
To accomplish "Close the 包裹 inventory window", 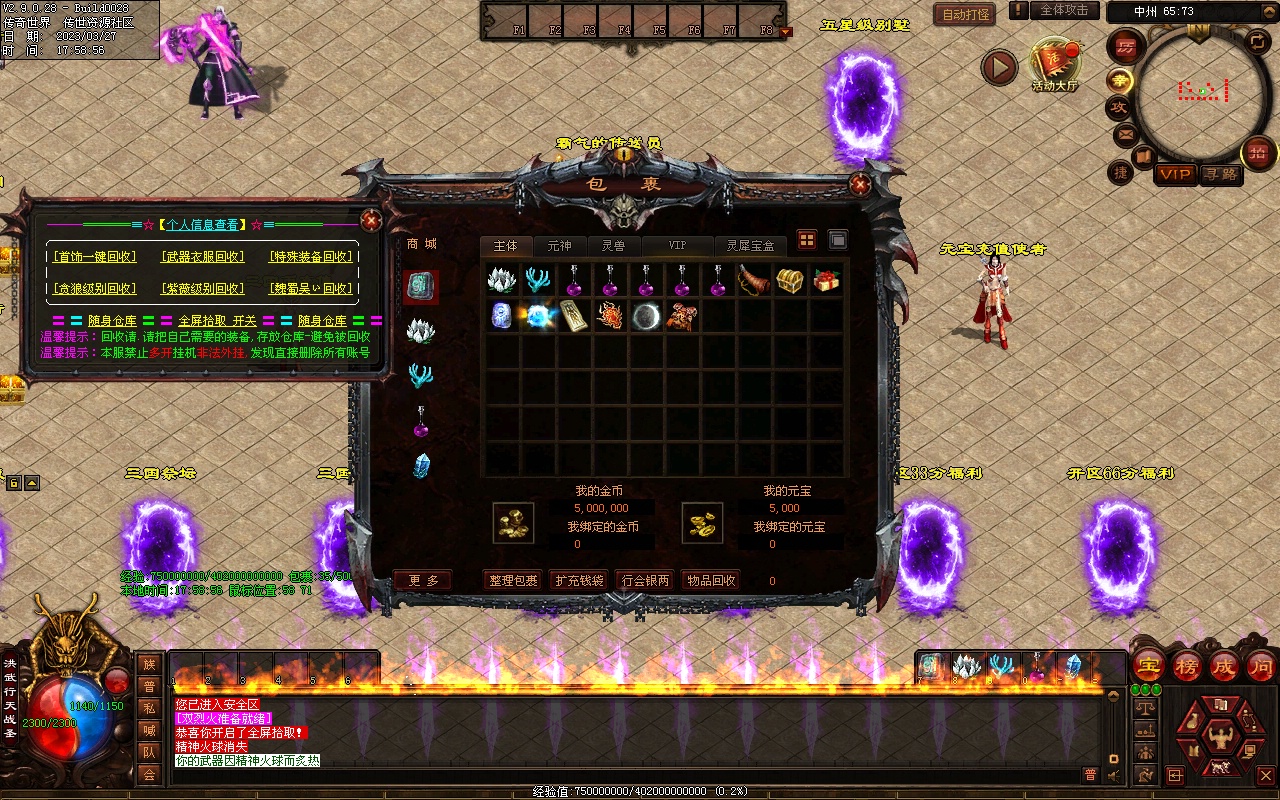I will pos(859,184).
